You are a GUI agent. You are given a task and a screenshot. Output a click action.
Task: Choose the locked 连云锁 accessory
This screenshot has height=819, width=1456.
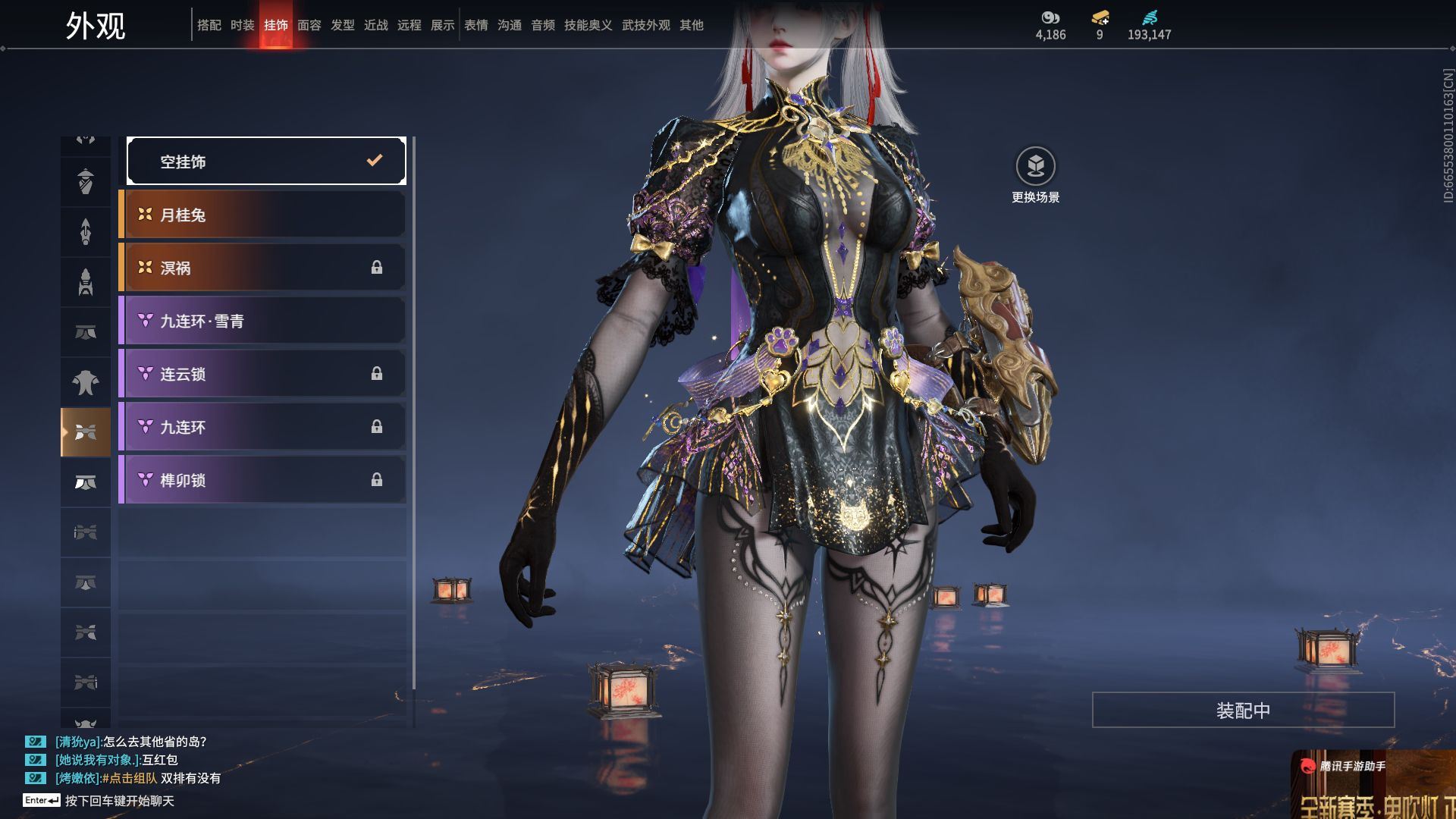tap(262, 374)
